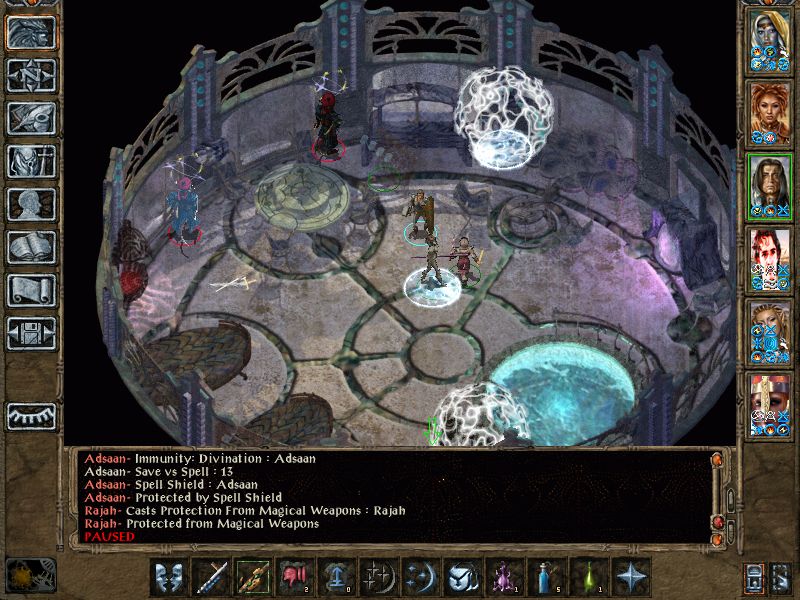Open options with the floppy disk button
Image resolution: width=800 pixels, height=600 pixels.
tap(30, 334)
